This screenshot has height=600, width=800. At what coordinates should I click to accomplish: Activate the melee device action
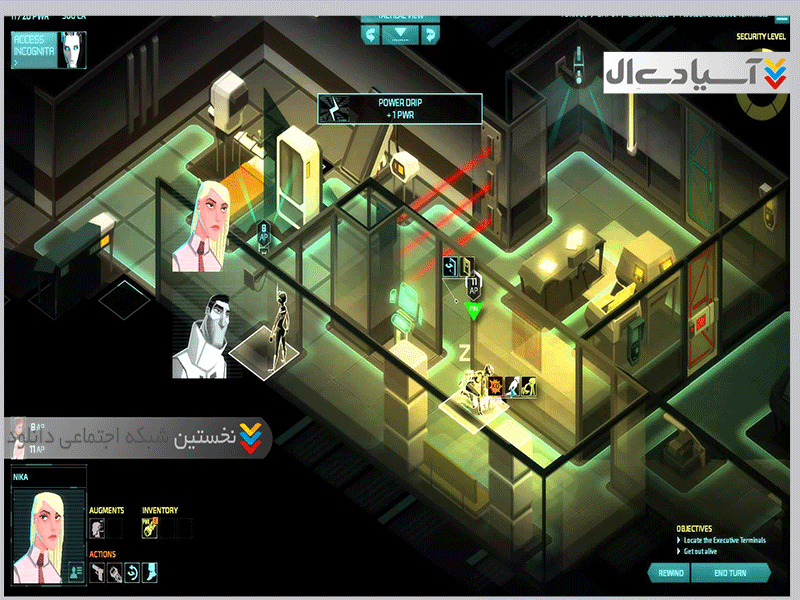pyautogui.click(x=115, y=572)
